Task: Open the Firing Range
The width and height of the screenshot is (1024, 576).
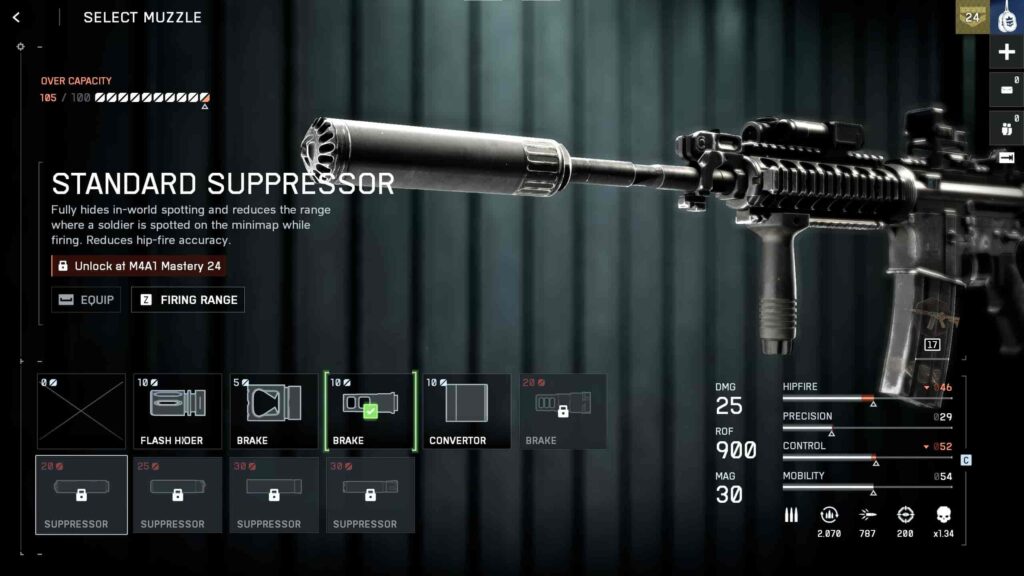Action: [188, 300]
